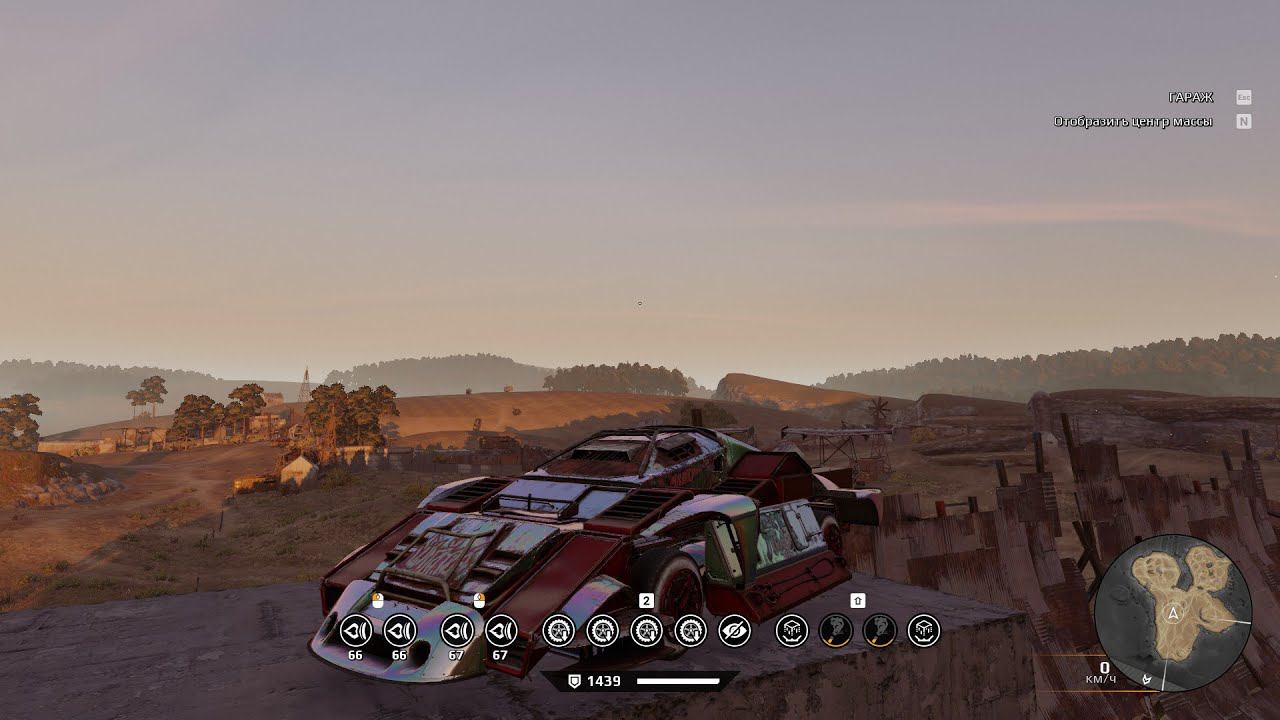
Task: Activate the crossed-out eye cloak module
Action: [x=735, y=631]
